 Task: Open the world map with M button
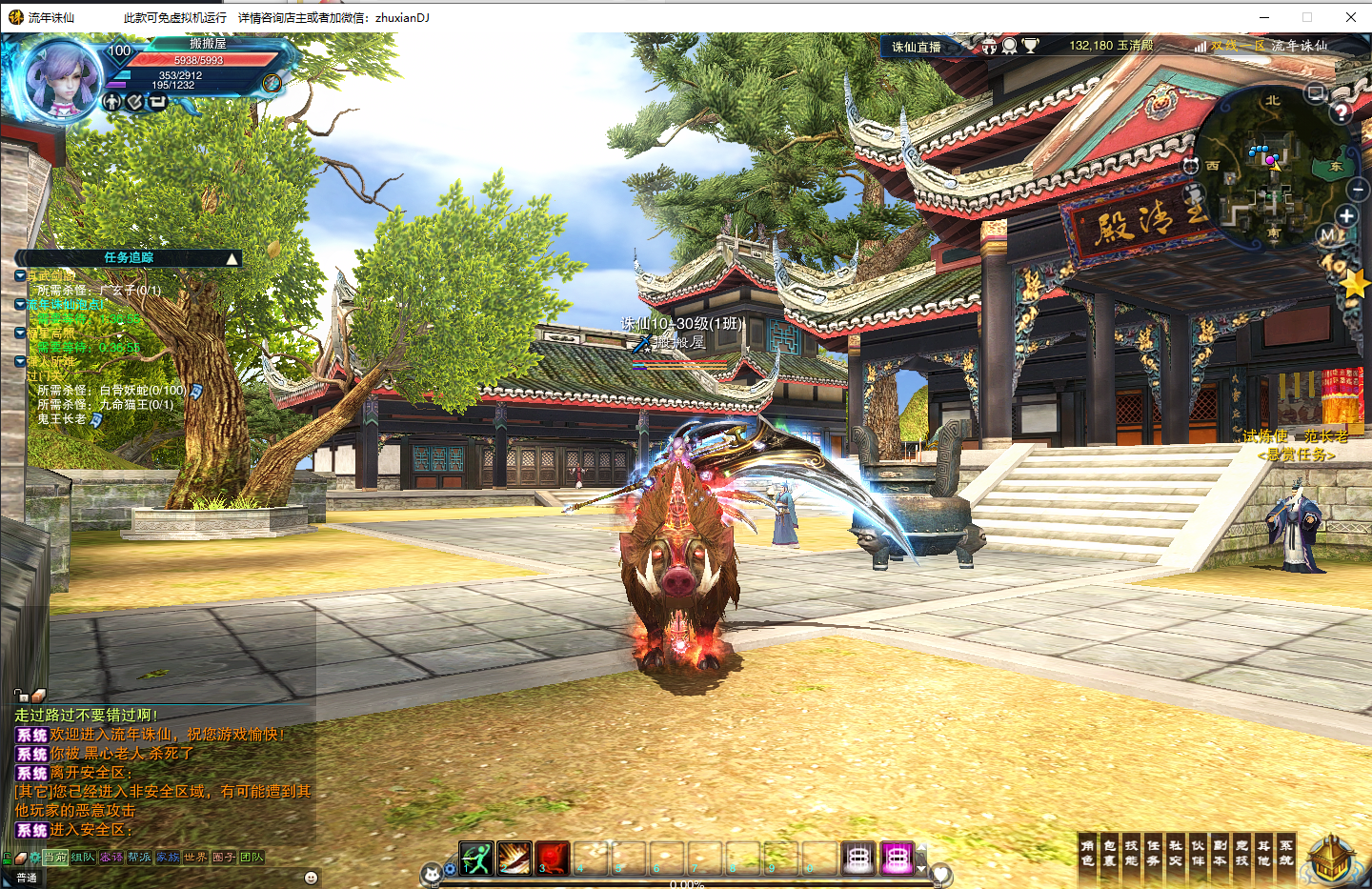click(x=1328, y=234)
